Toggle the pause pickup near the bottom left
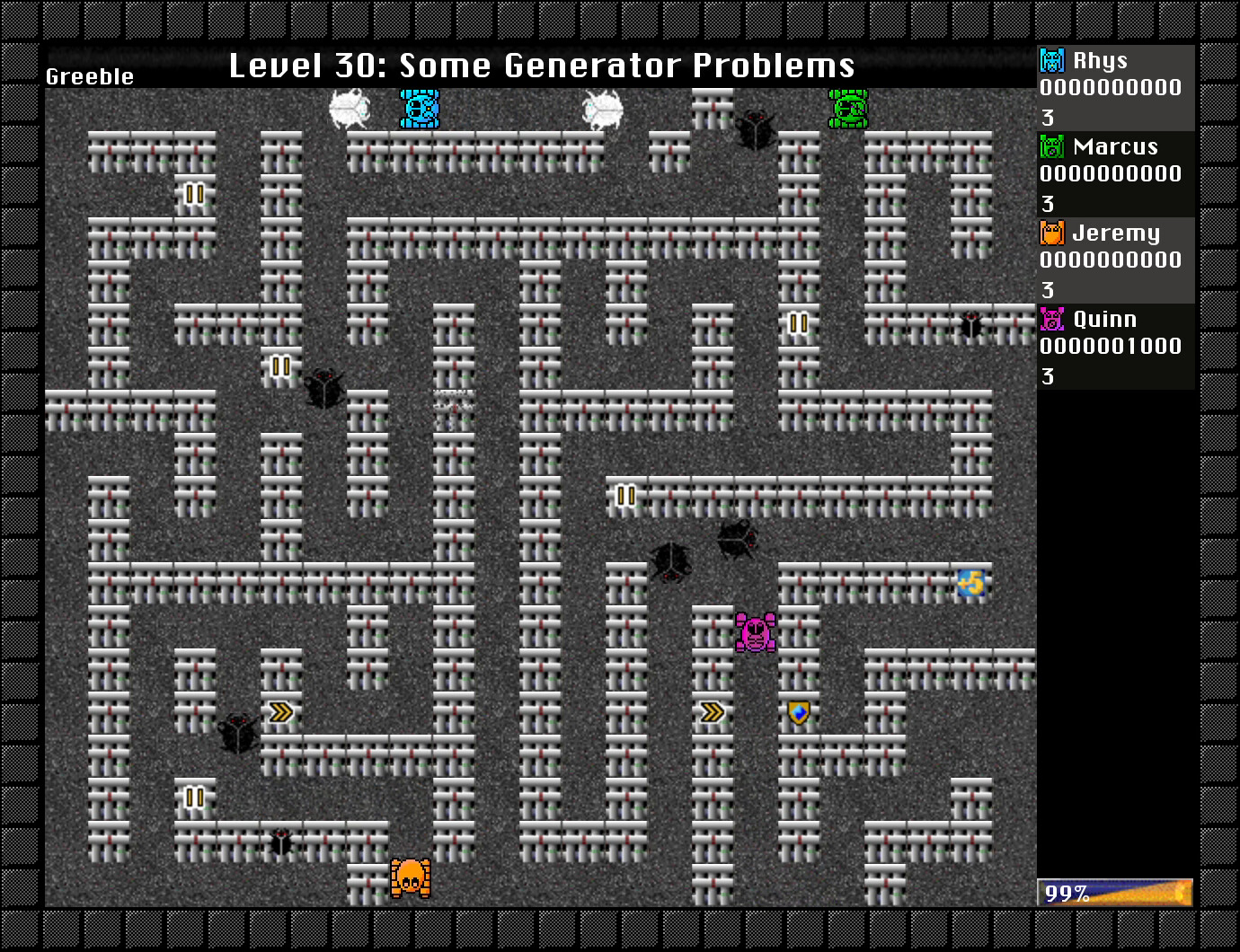The width and height of the screenshot is (1240, 952). (194, 796)
